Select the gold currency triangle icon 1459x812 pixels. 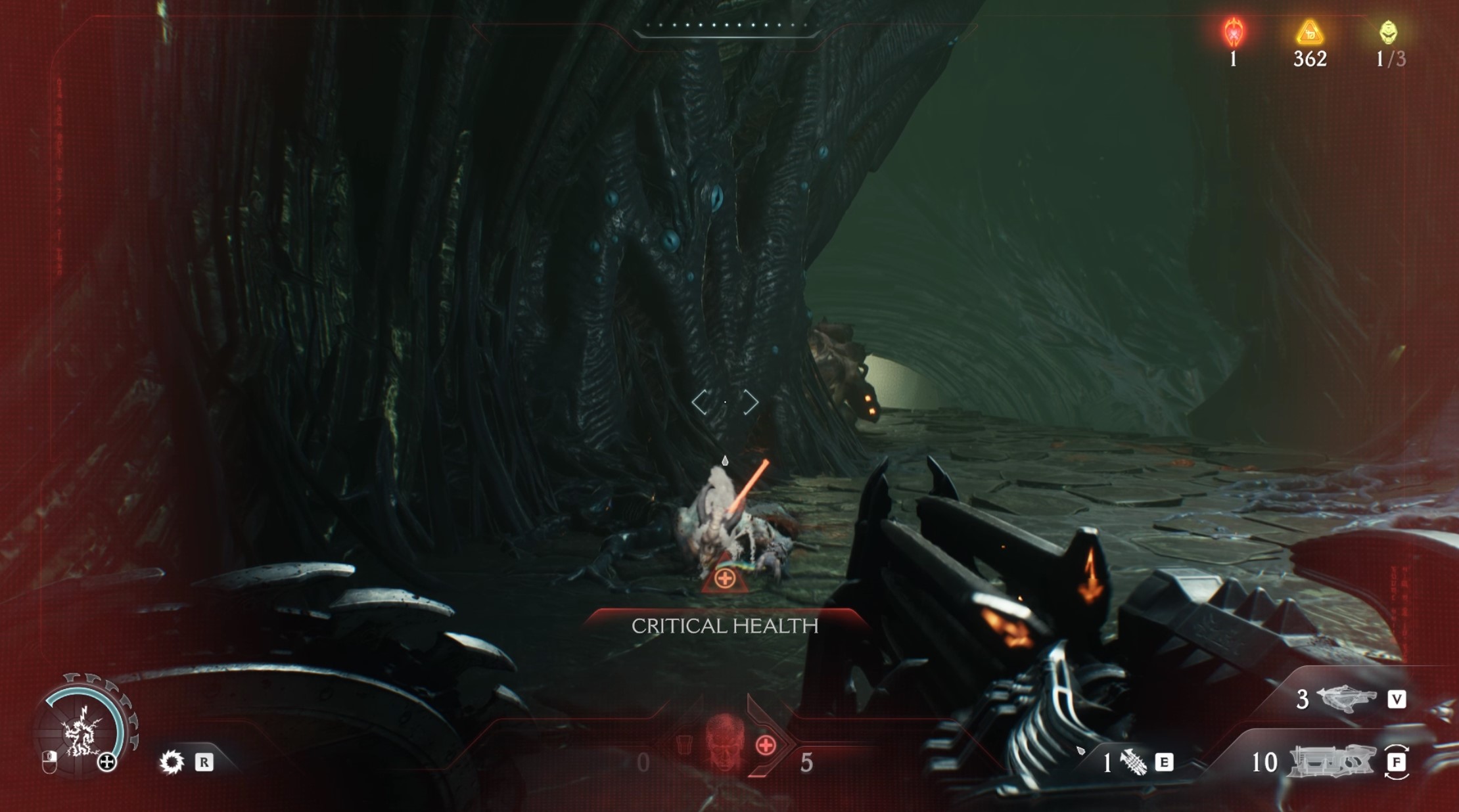point(1309,32)
